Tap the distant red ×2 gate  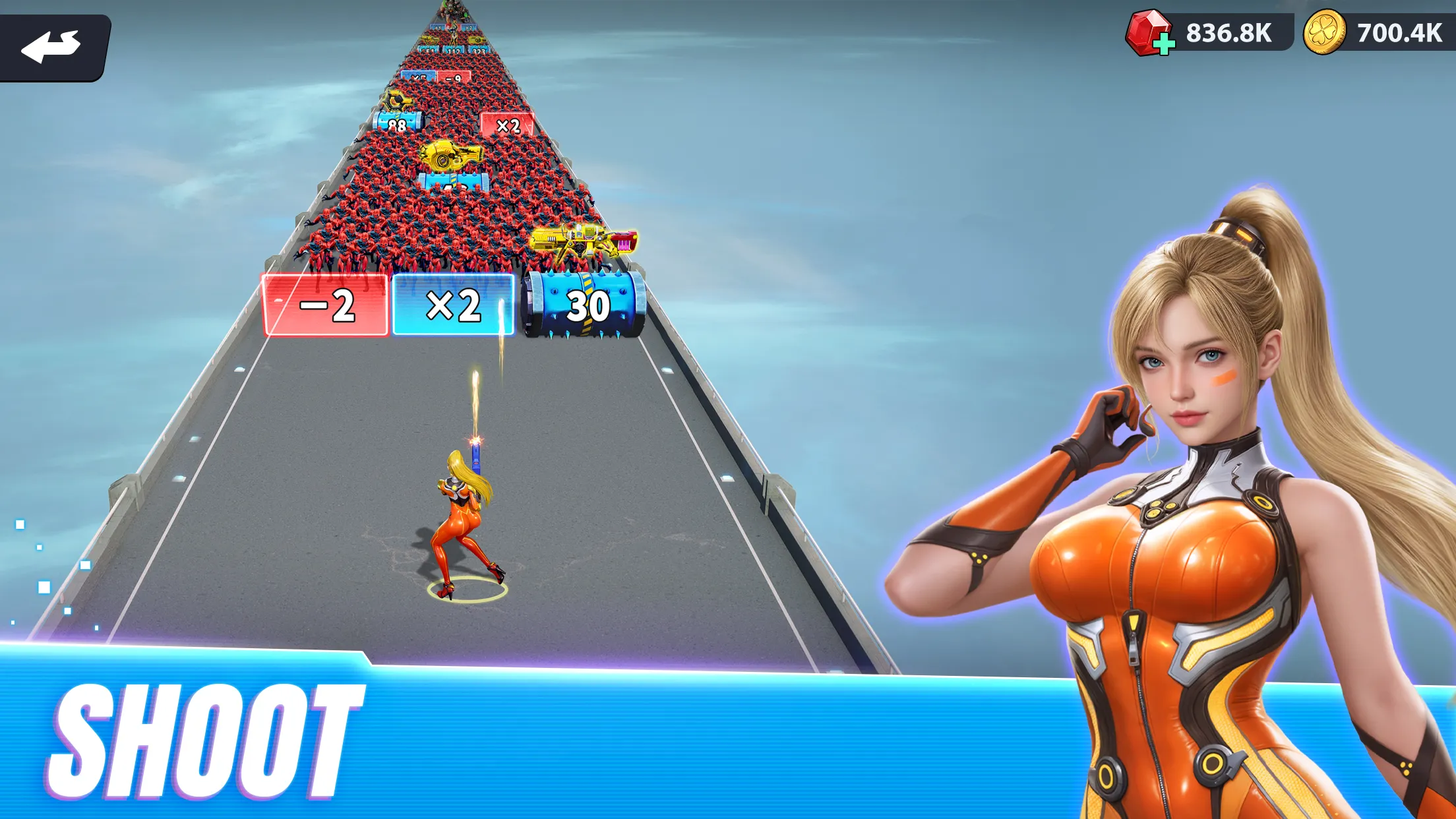506,125
